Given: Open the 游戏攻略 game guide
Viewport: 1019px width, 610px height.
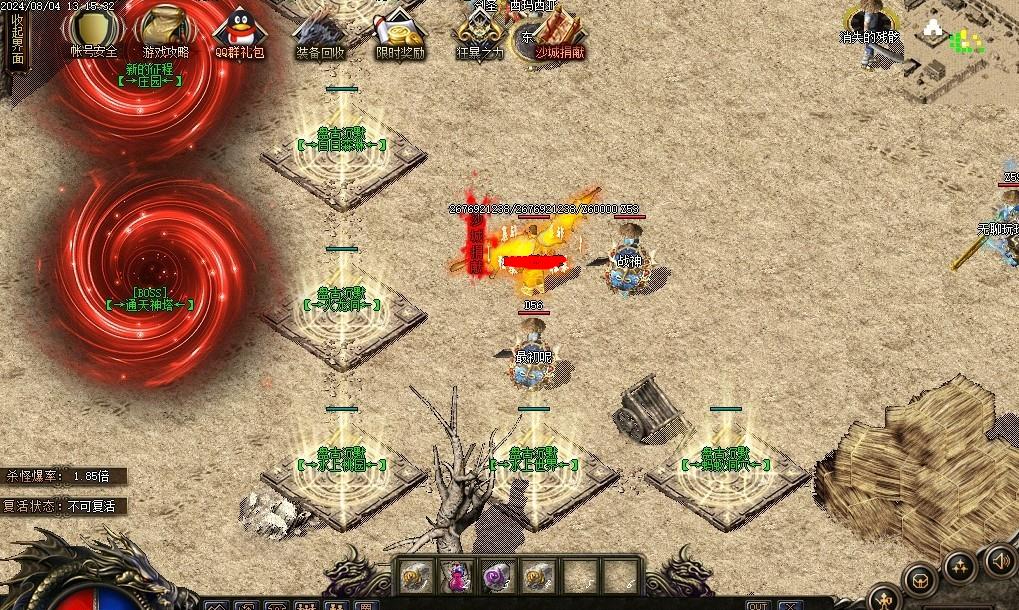Looking at the screenshot, I should click(x=165, y=30).
